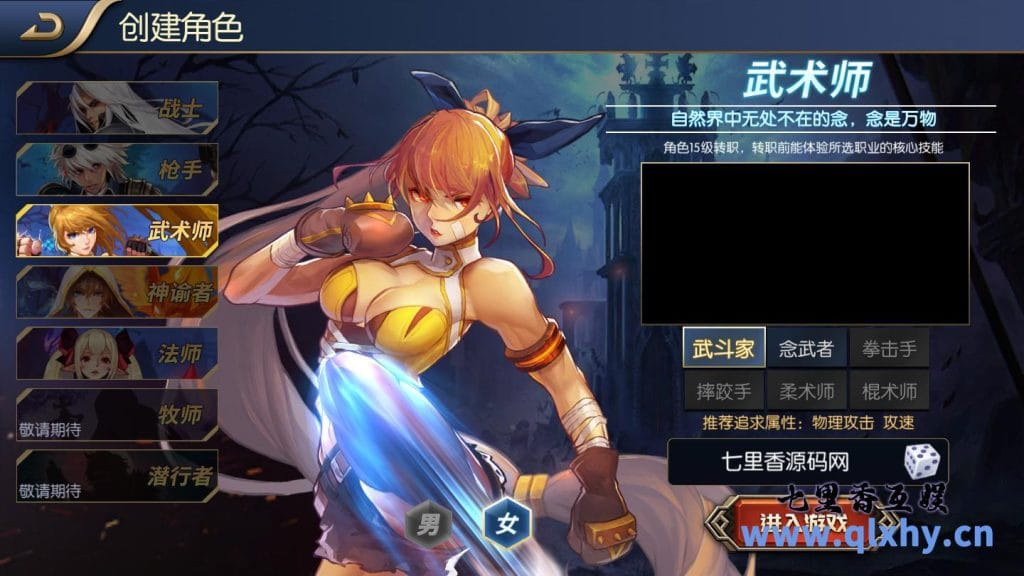Pick the 神谕者 oracle class
The width and height of the screenshot is (1024, 576).
click(117, 292)
